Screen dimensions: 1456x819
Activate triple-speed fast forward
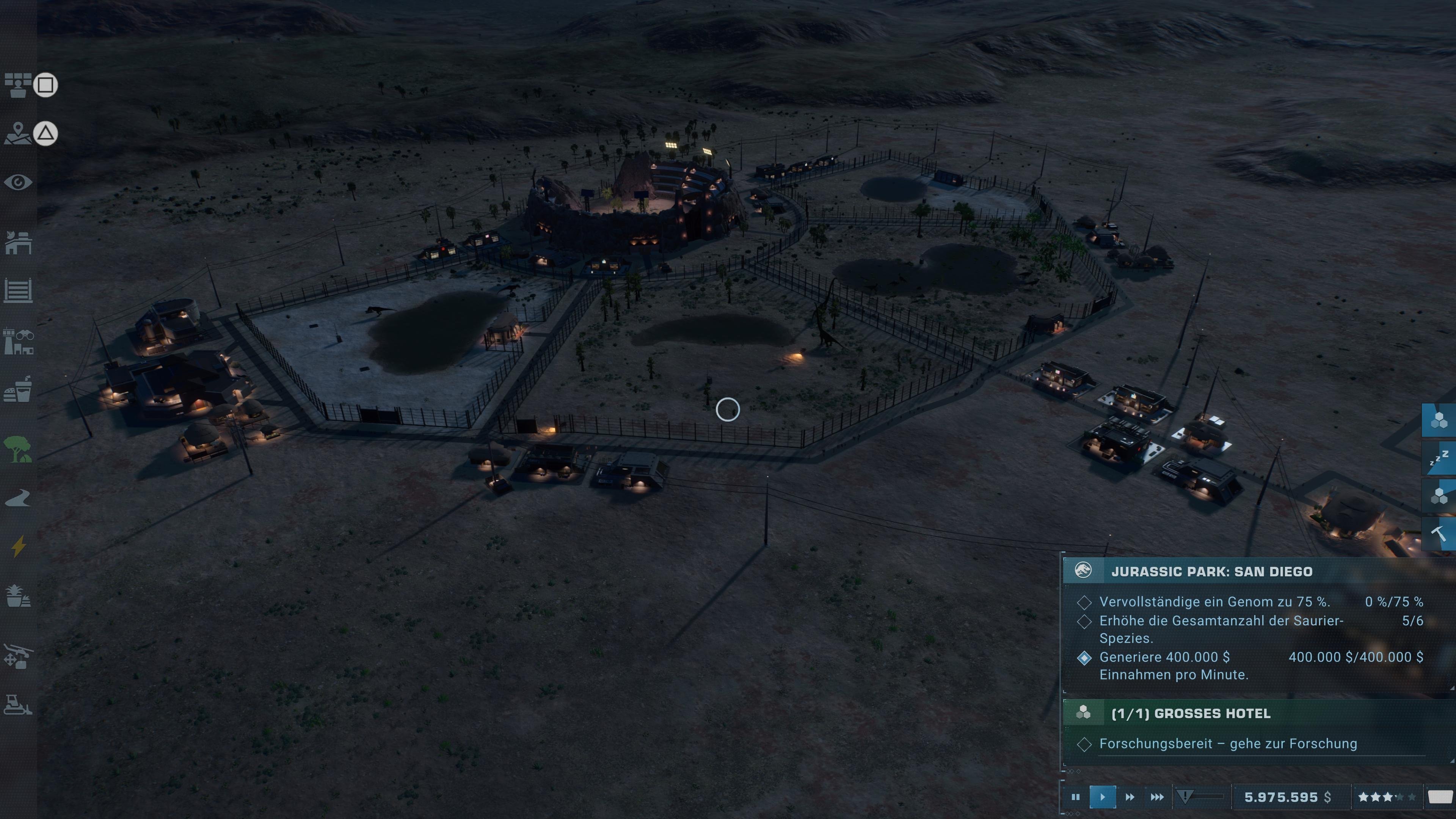click(x=1156, y=797)
